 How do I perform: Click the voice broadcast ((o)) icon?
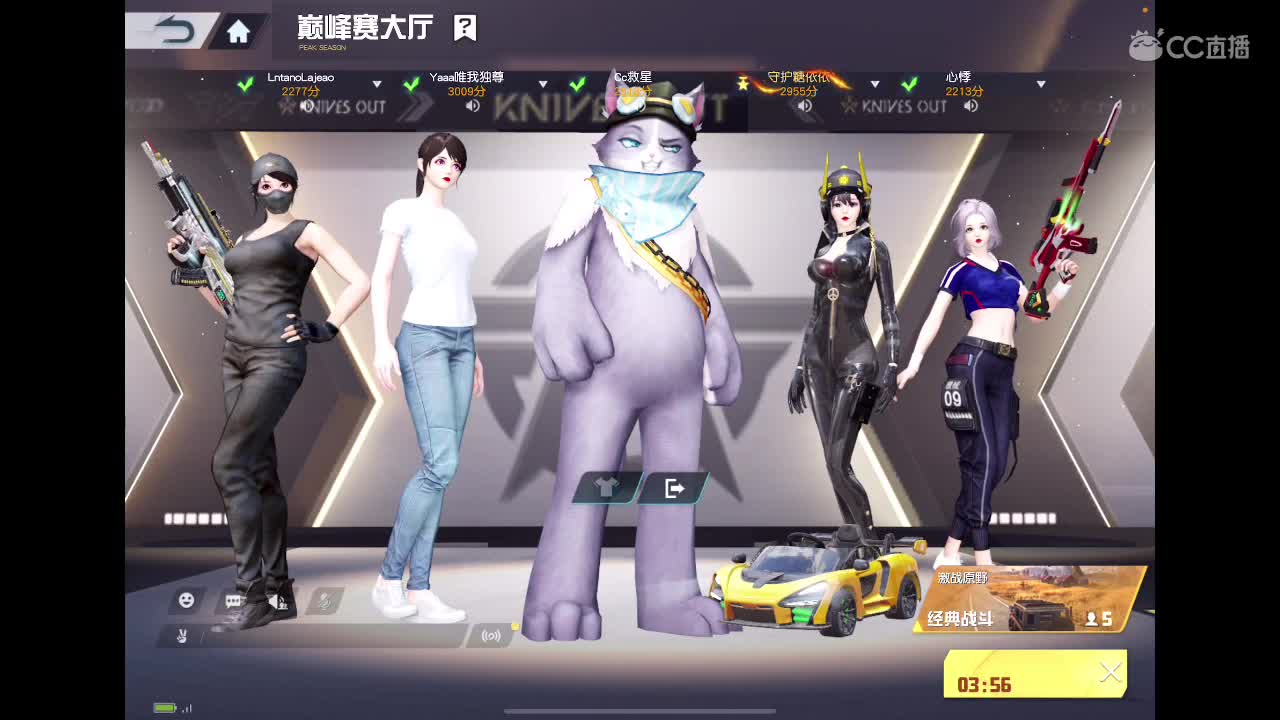click(x=490, y=634)
